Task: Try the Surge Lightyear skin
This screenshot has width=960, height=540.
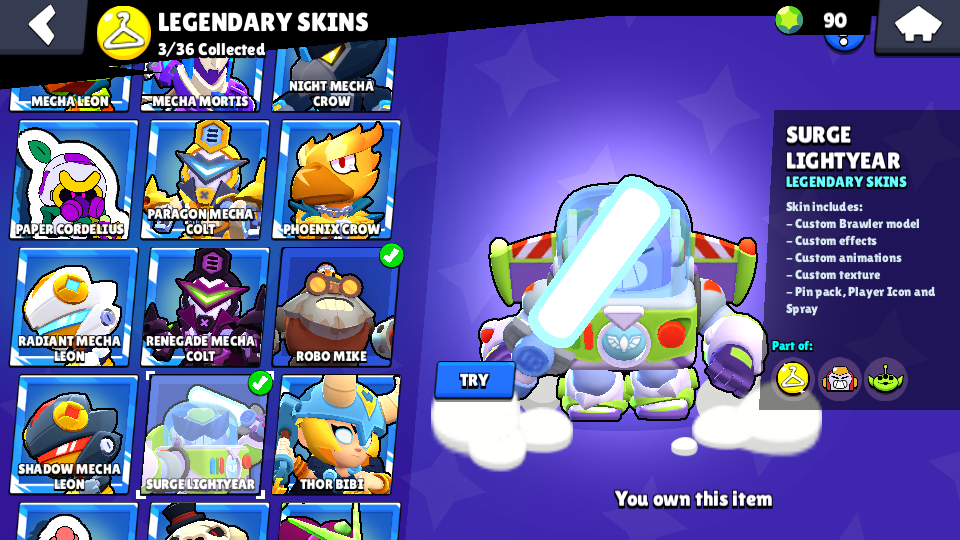Action: click(x=474, y=380)
